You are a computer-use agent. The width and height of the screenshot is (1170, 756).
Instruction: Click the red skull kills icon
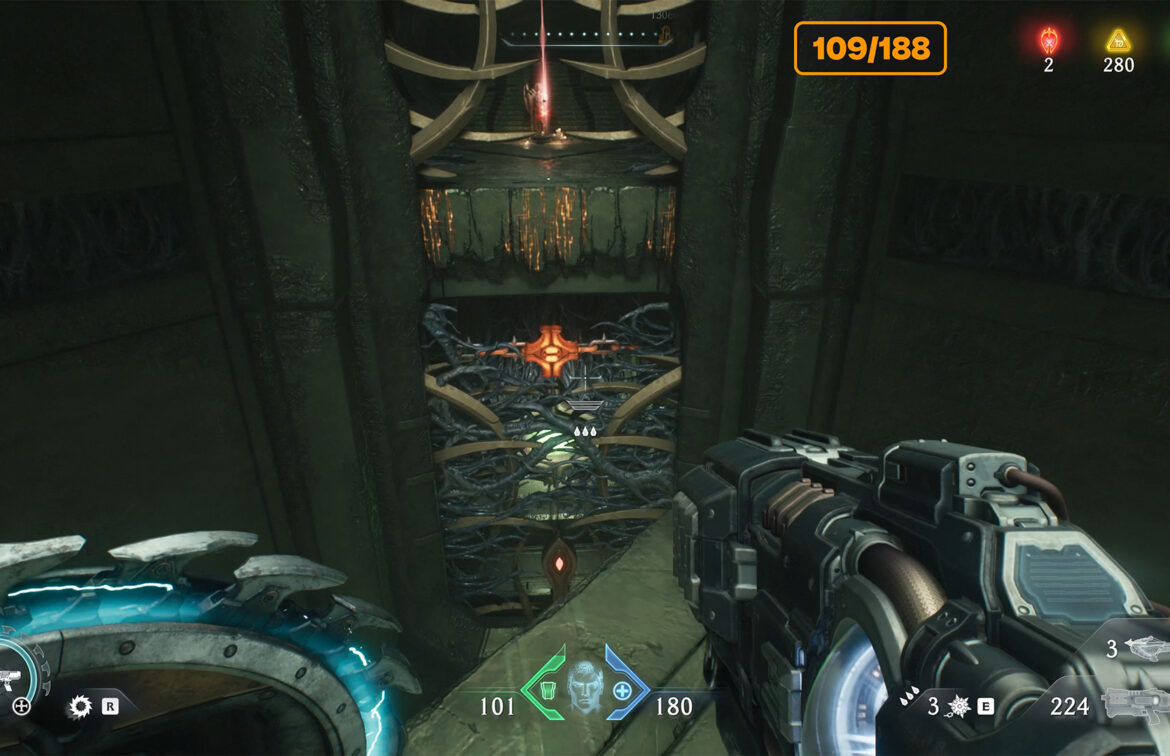coord(1048,41)
